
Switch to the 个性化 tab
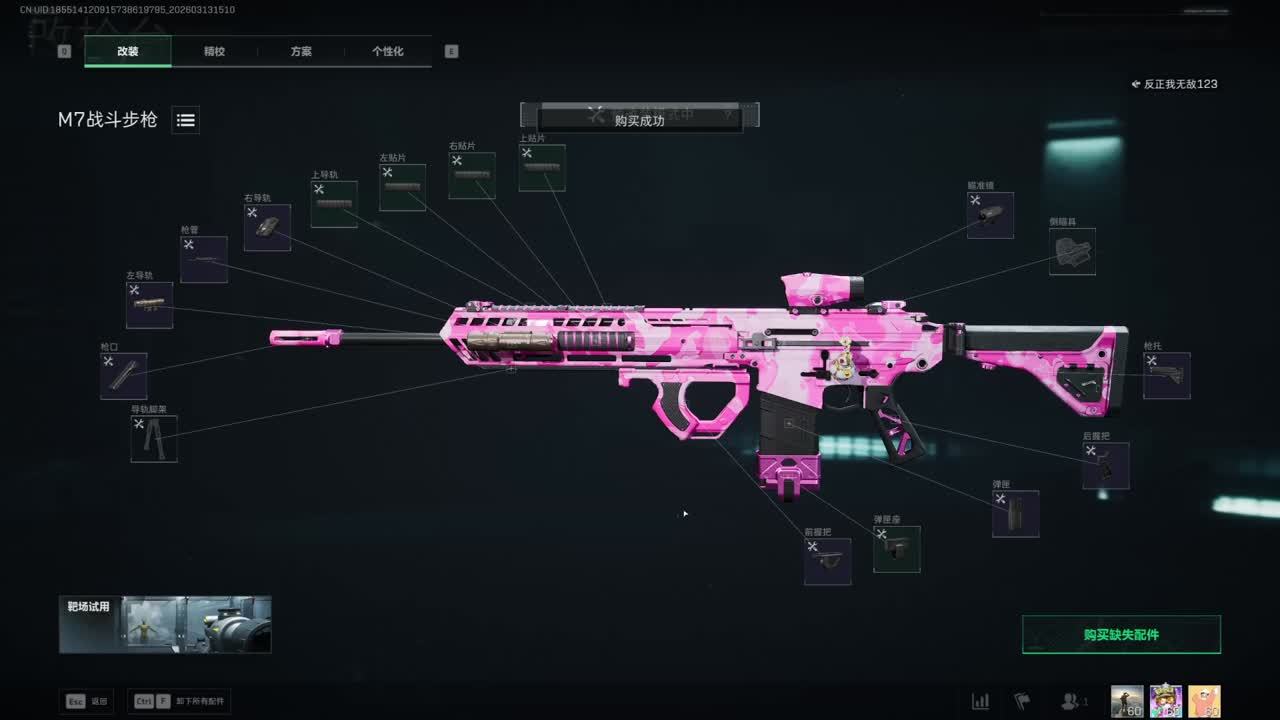[x=388, y=51]
